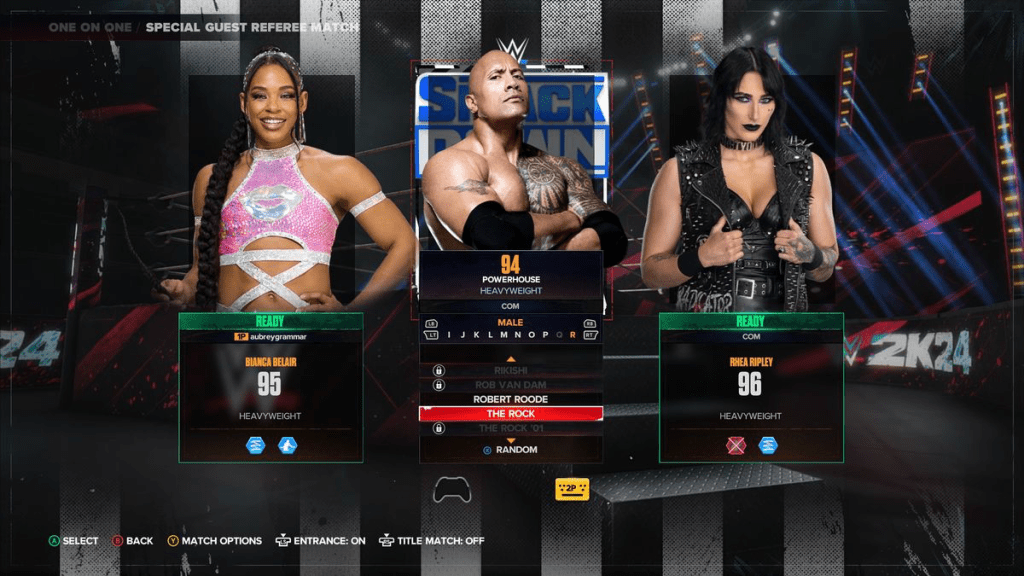Open Rhea Ripley's ready player card

(750, 387)
